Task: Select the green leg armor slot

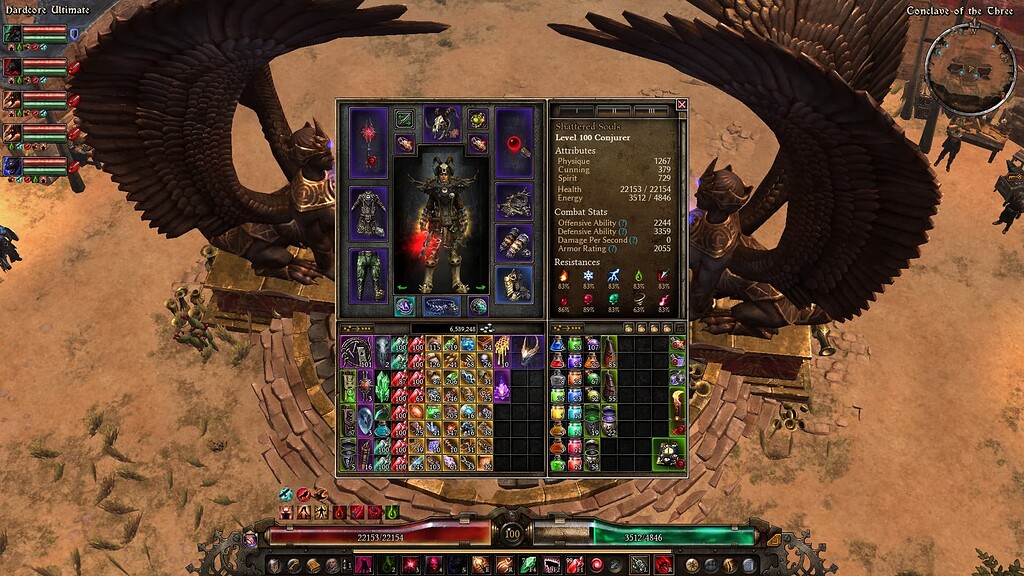Action: pyautogui.click(x=368, y=273)
